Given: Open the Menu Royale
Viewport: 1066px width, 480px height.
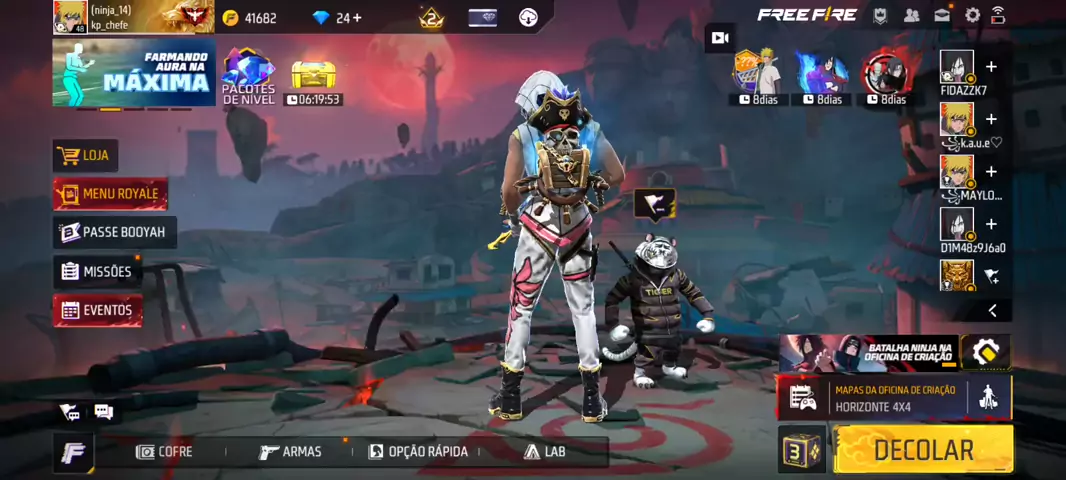Looking at the screenshot, I should click(x=110, y=193).
